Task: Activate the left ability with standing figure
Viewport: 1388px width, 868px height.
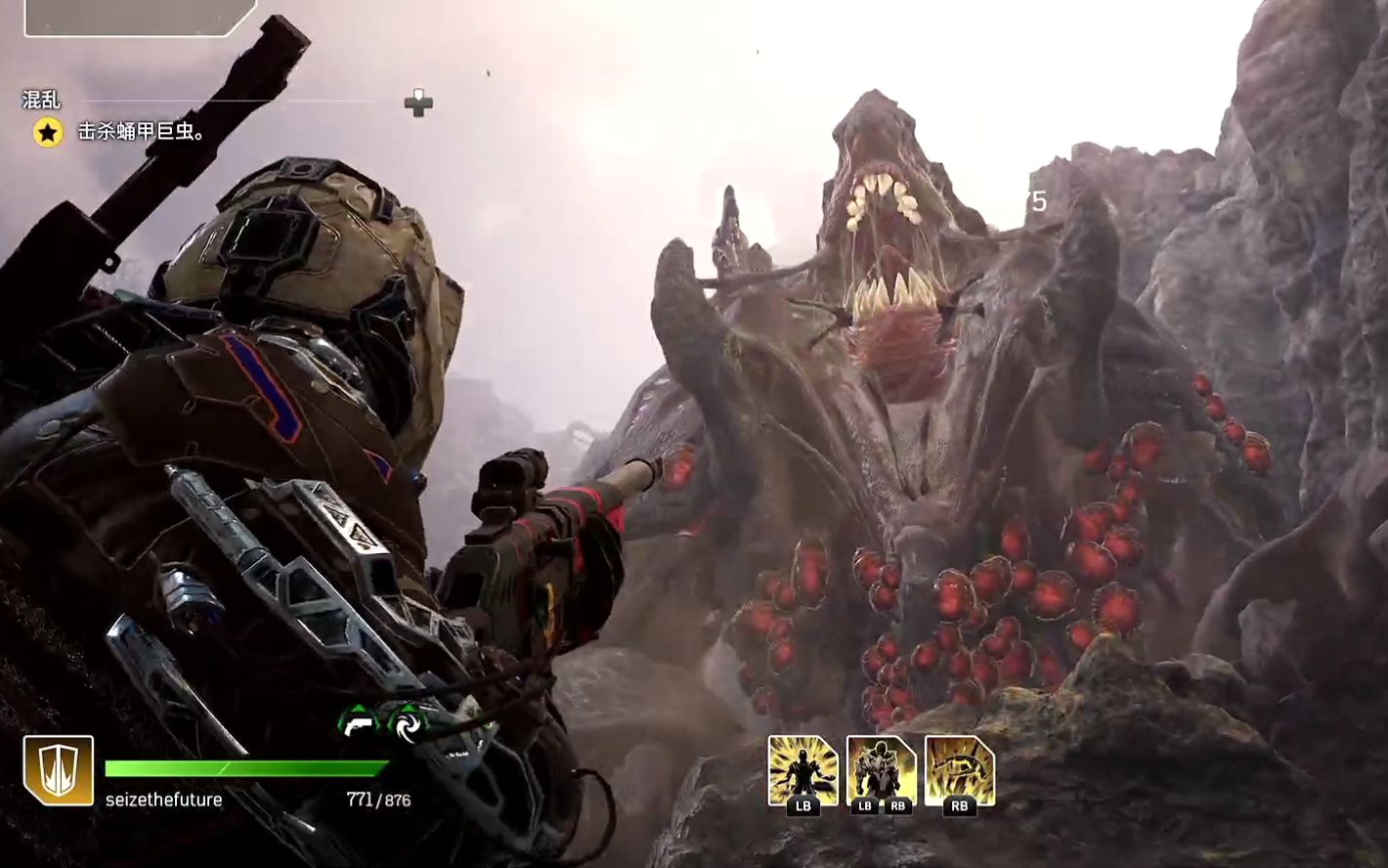Action: pos(802,771)
